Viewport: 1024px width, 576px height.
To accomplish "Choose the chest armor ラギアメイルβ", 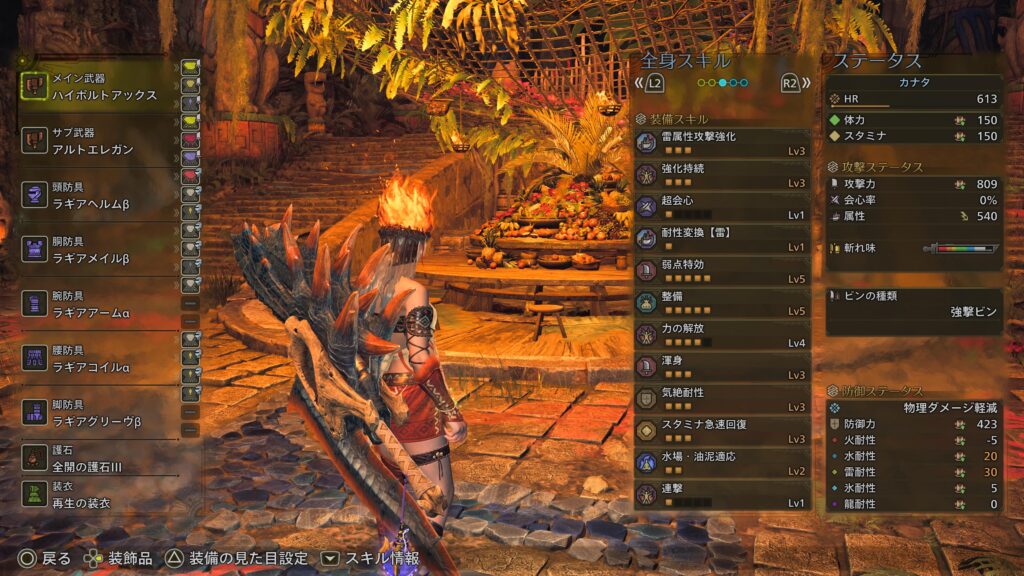I will [x=98, y=250].
